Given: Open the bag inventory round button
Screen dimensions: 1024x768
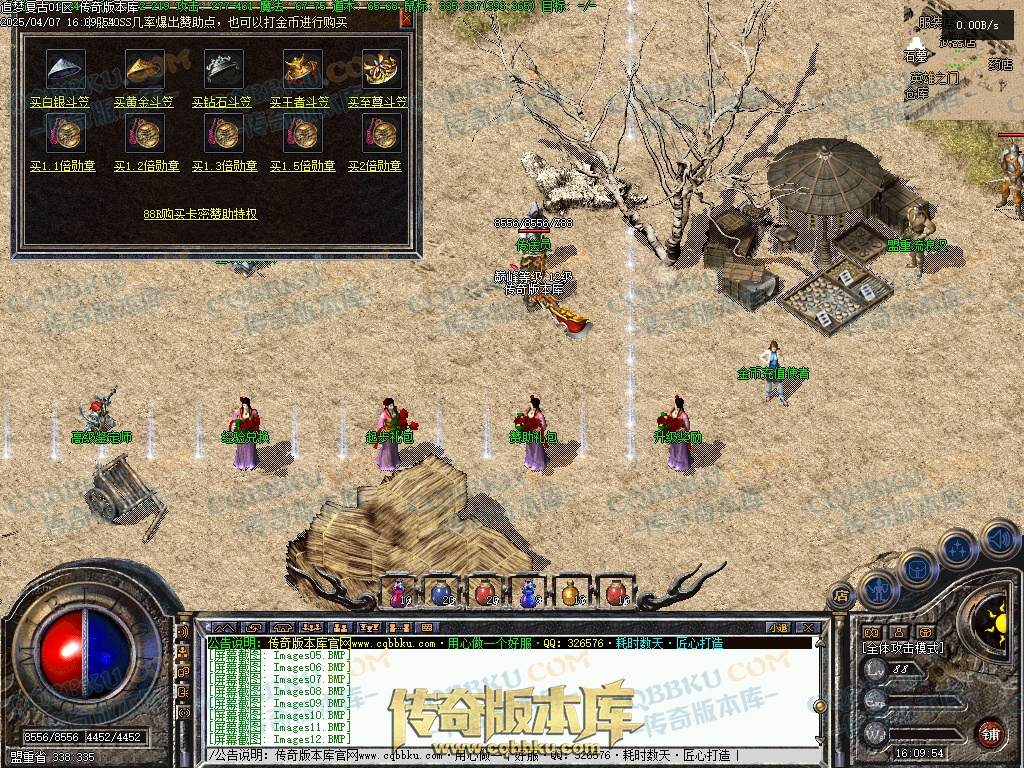Looking at the screenshot, I should 917,570.
